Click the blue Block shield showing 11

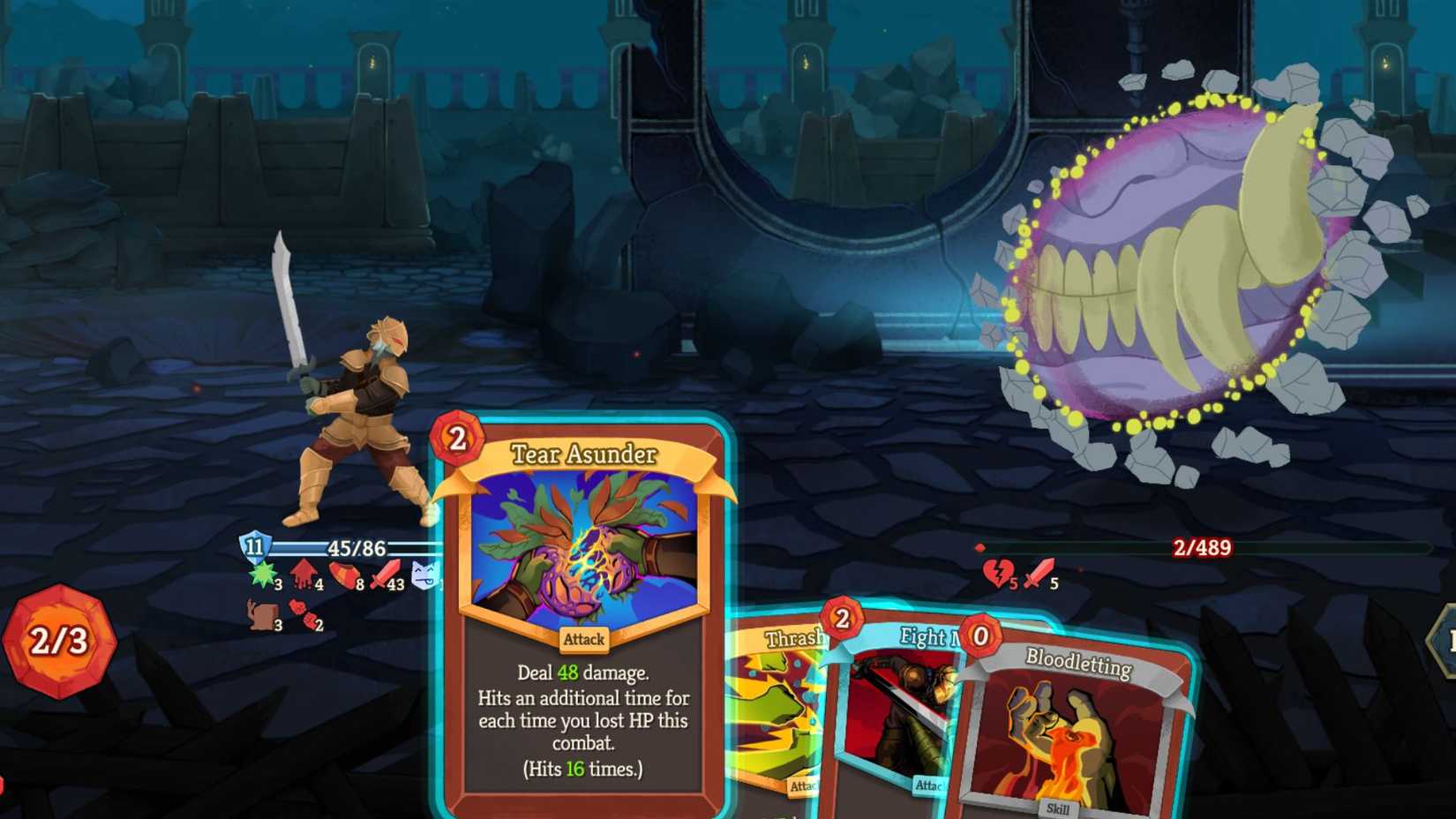tap(254, 547)
